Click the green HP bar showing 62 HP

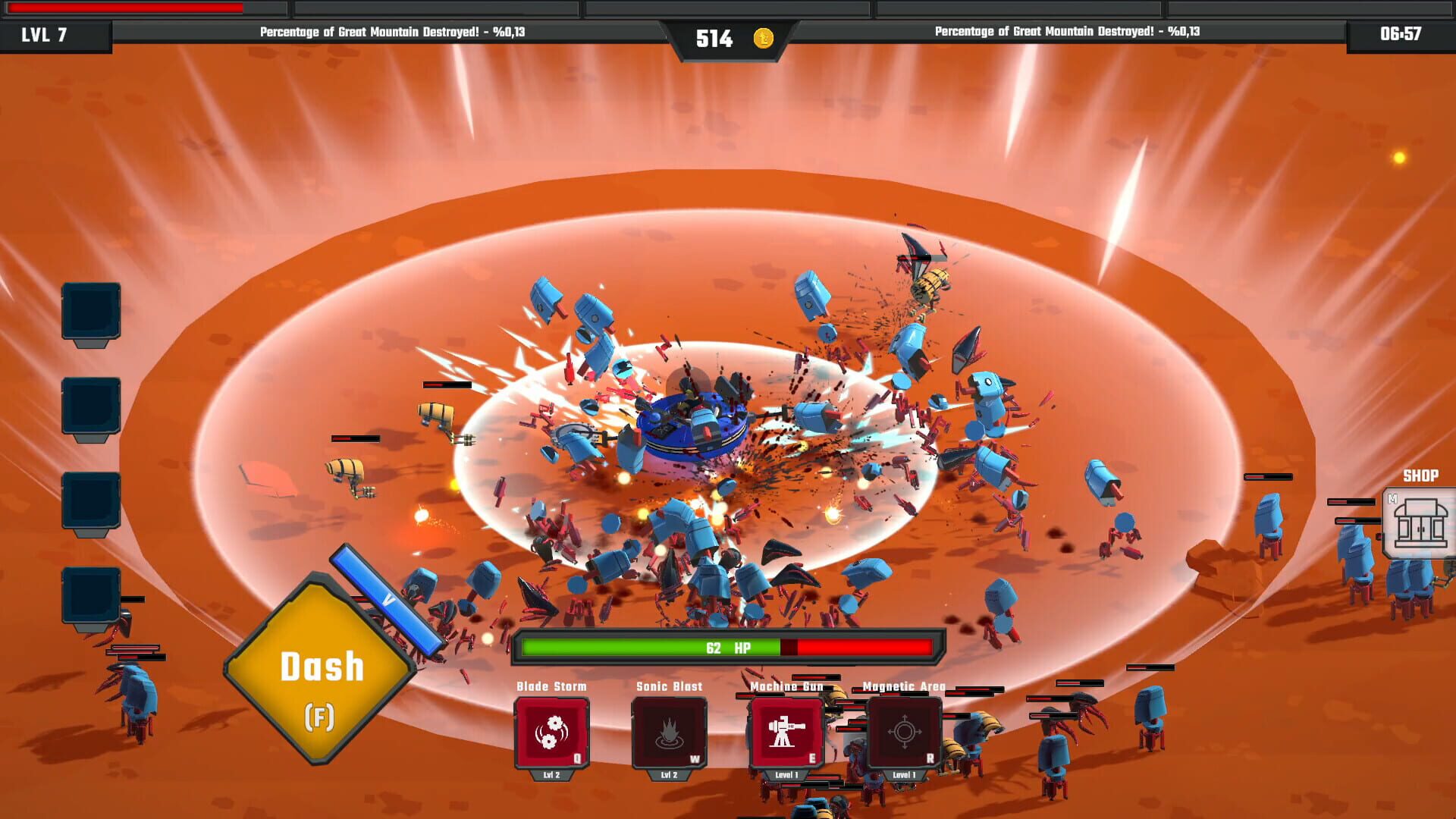[x=652, y=648]
